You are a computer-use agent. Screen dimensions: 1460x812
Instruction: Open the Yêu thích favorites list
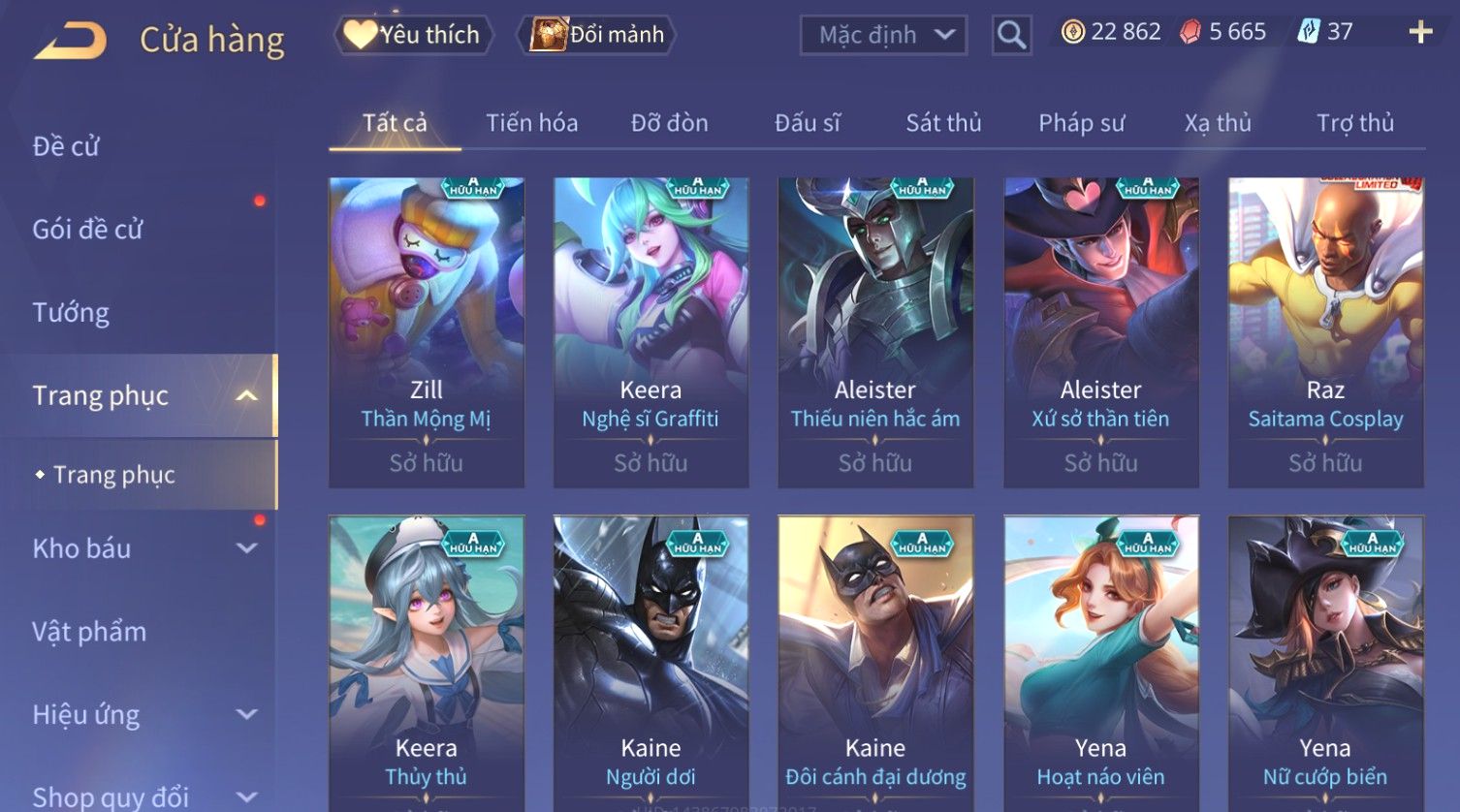click(x=414, y=35)
